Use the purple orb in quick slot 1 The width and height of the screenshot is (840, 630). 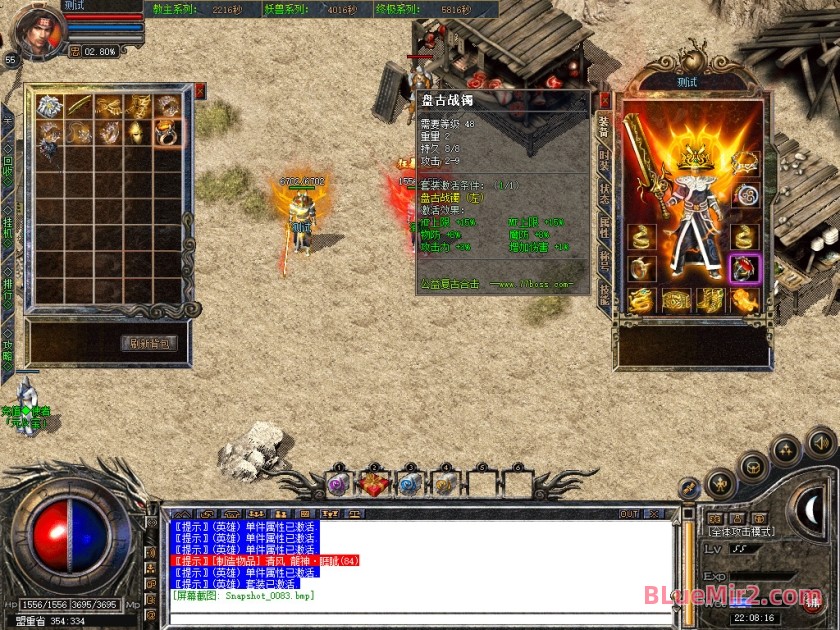339,484
